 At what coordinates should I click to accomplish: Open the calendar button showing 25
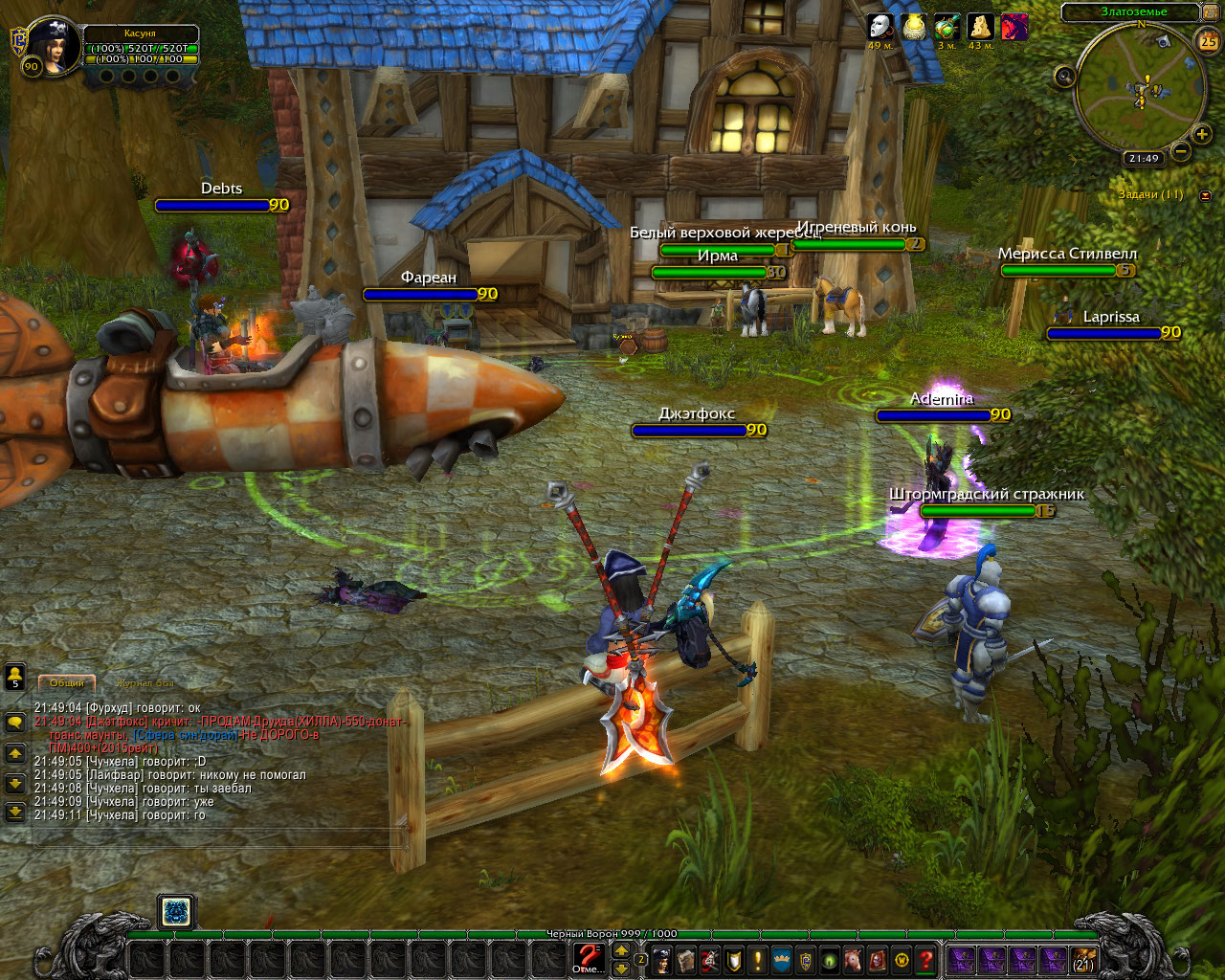point(1208,41)
